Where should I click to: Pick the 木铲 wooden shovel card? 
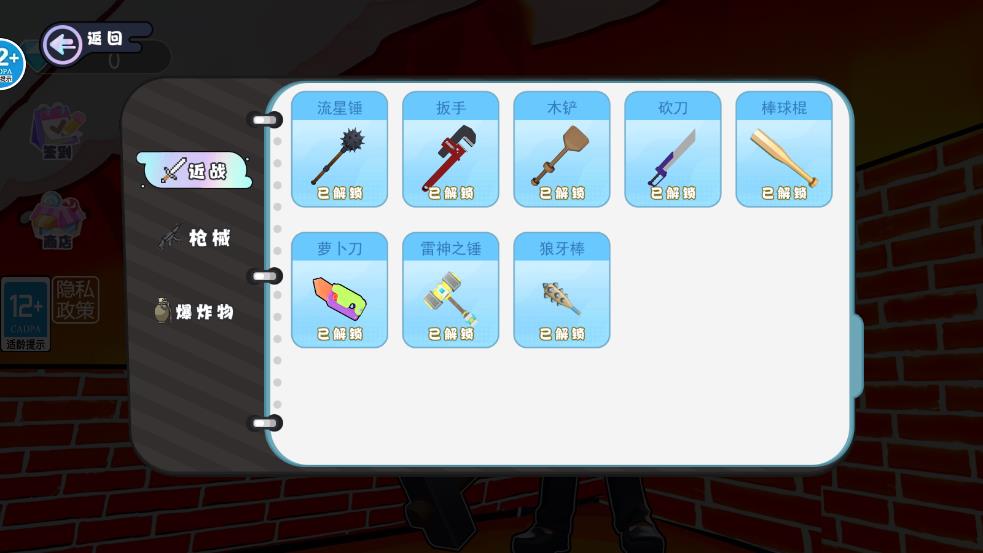click(x=561, y=150)
